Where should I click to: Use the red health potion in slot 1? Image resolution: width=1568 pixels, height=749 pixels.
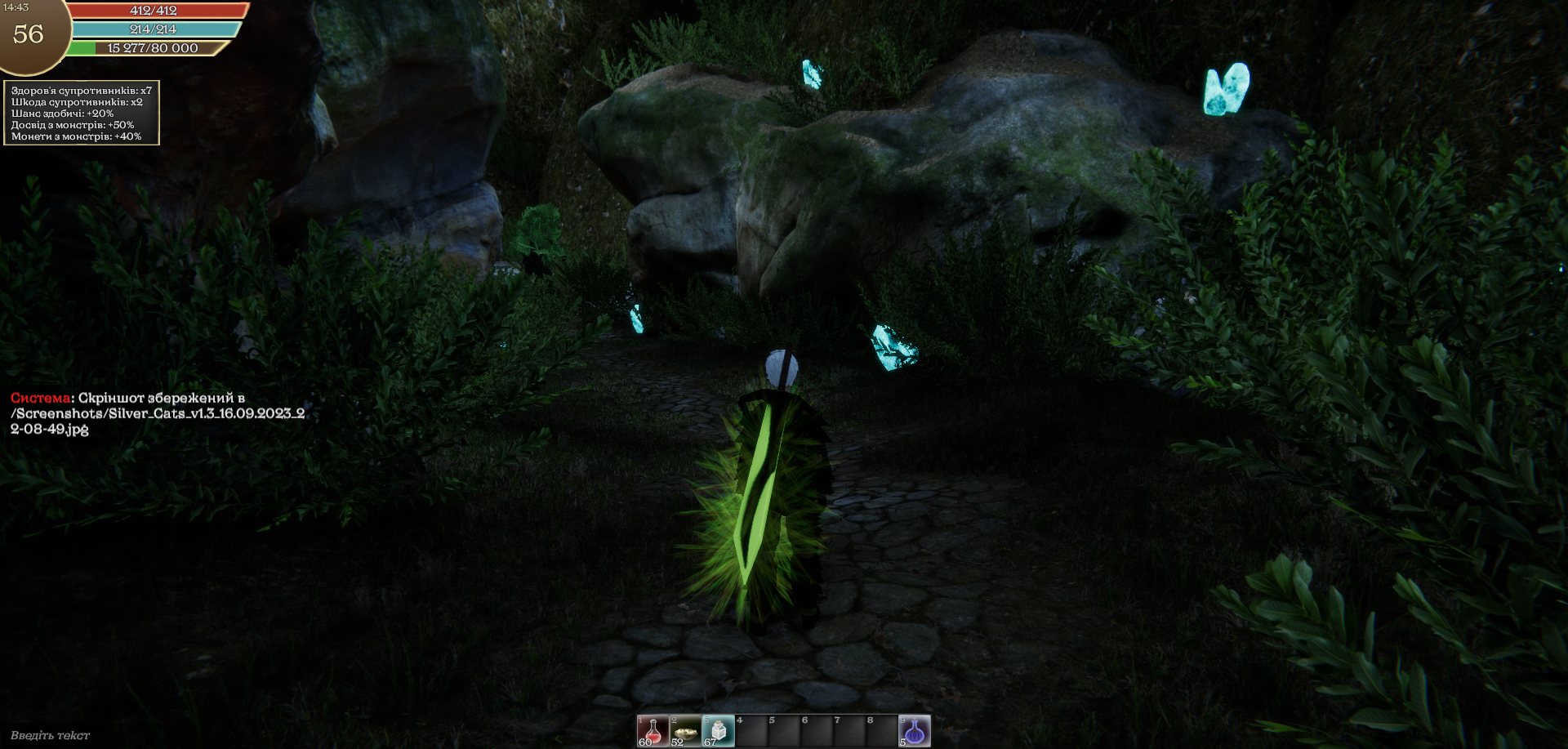(653, 731)
